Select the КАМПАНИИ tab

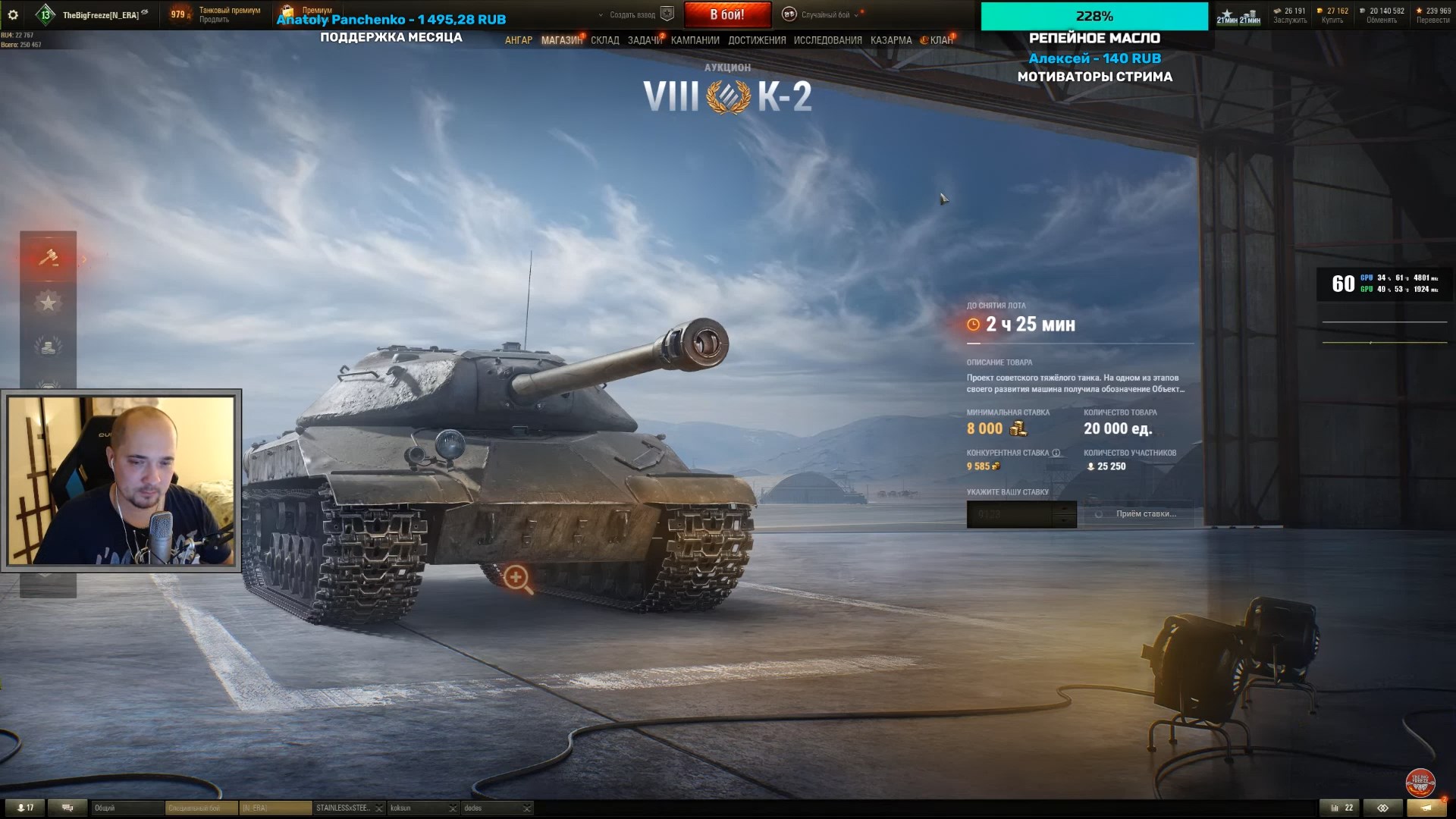695,40
